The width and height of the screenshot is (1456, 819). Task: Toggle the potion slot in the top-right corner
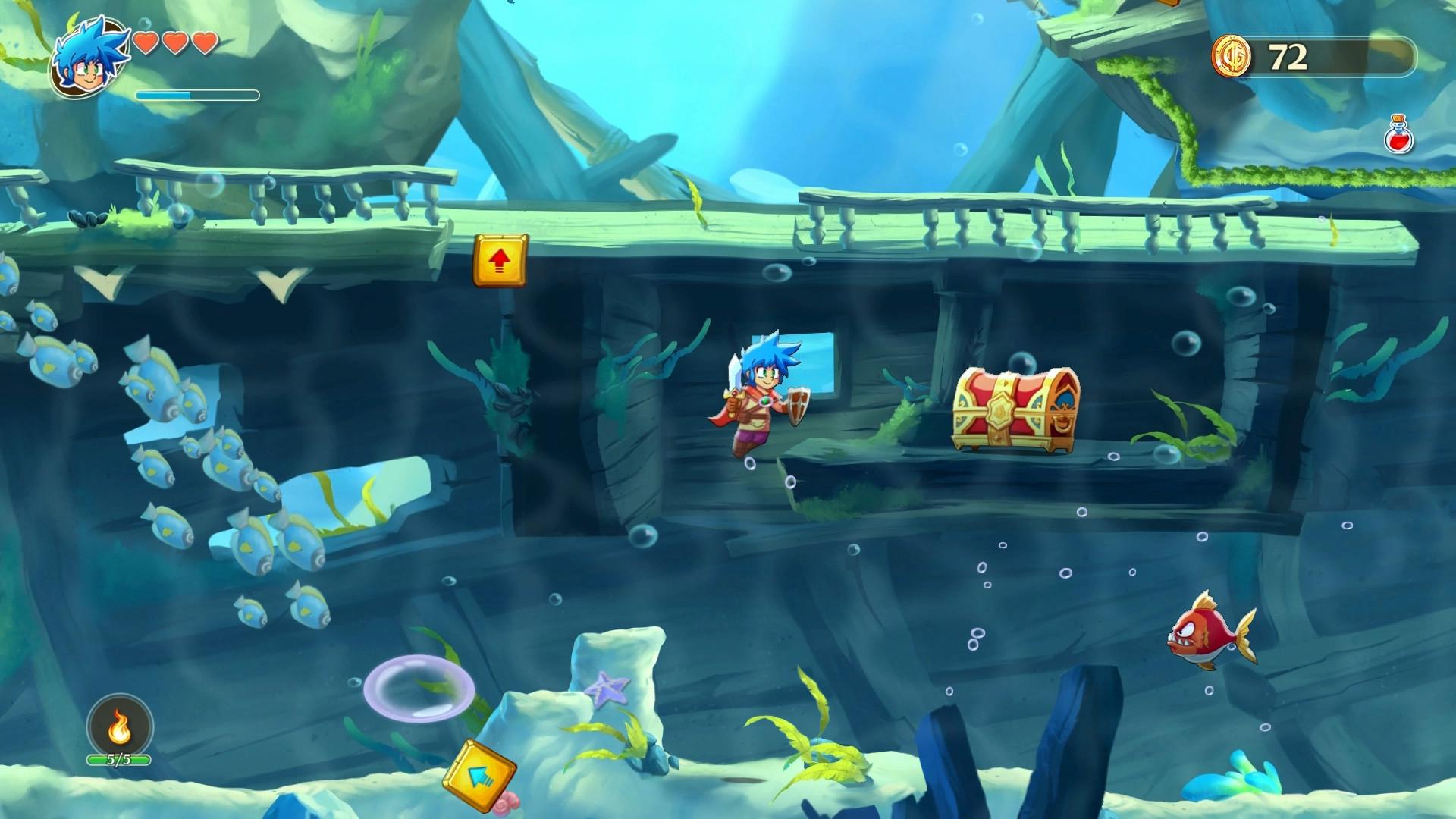[1399, 138]
